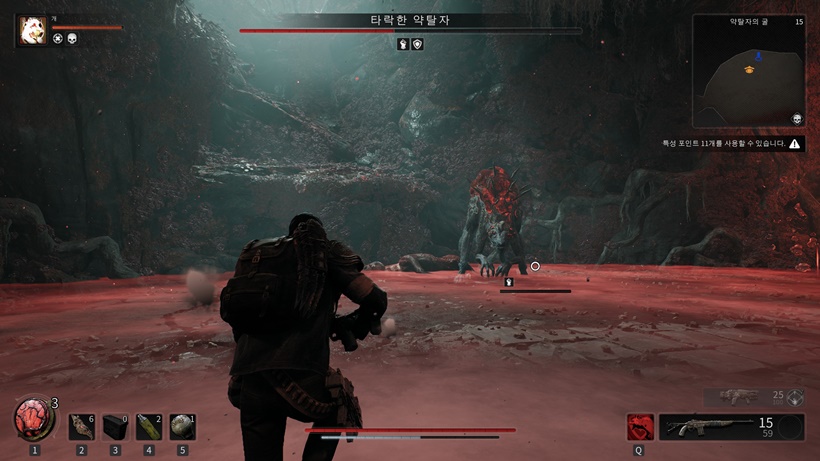Viewport: 820px width, 461px height.
Task: Select the round stone item slot
Action: click(x=182, y=427)
